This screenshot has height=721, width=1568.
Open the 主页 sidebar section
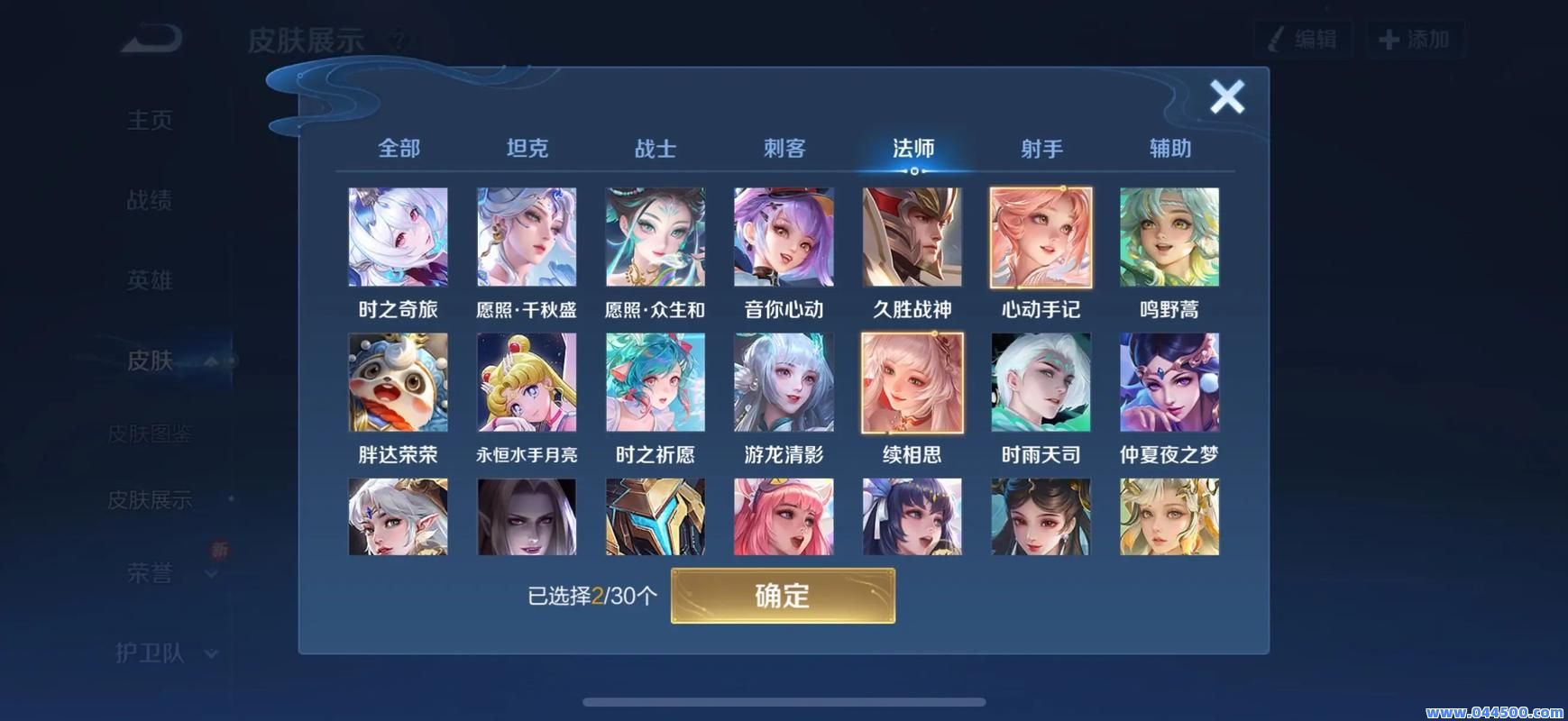point(149,121)
